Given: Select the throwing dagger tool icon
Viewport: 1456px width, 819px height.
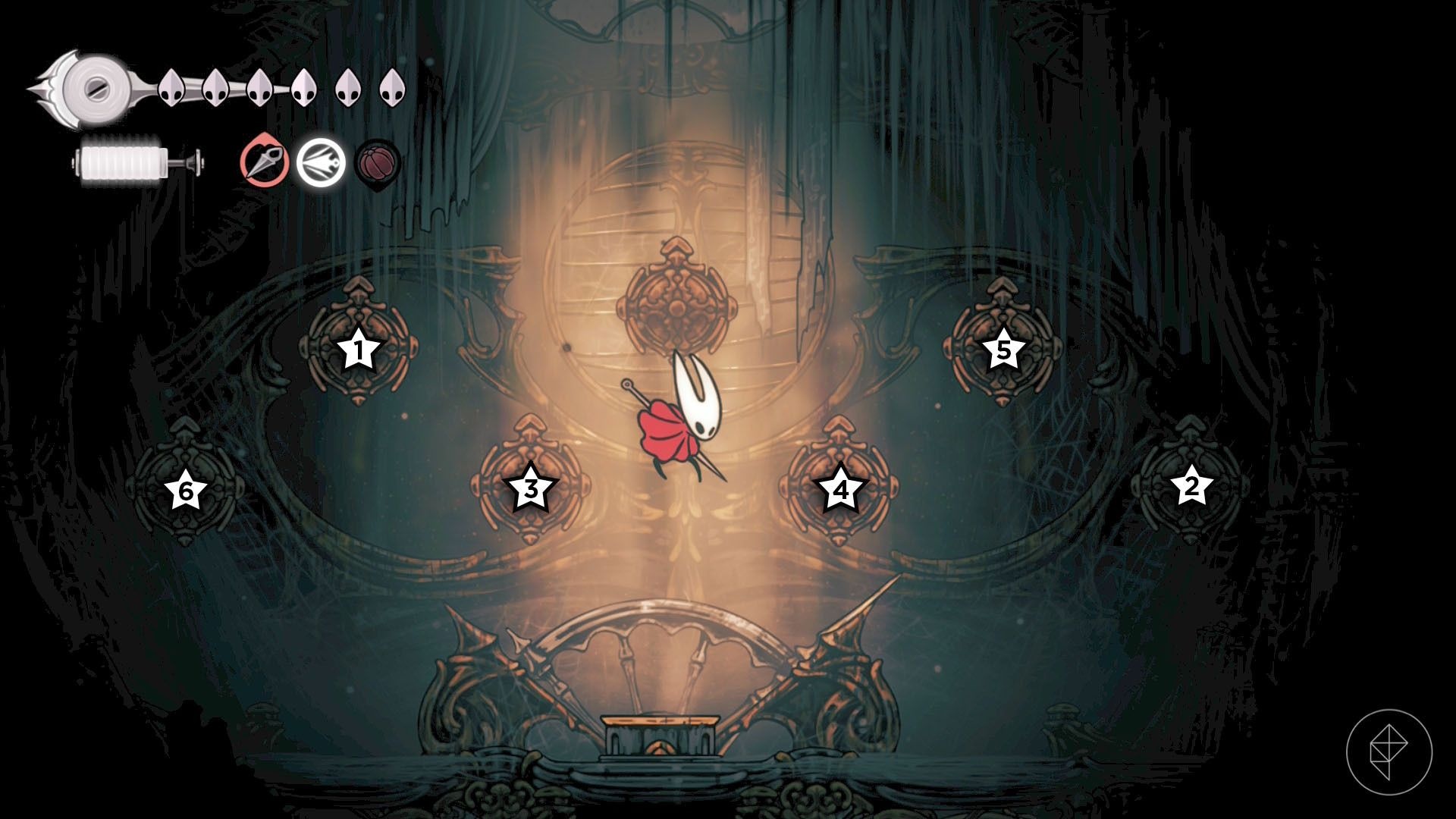Looking at the screenshot, I should (265, 161).
